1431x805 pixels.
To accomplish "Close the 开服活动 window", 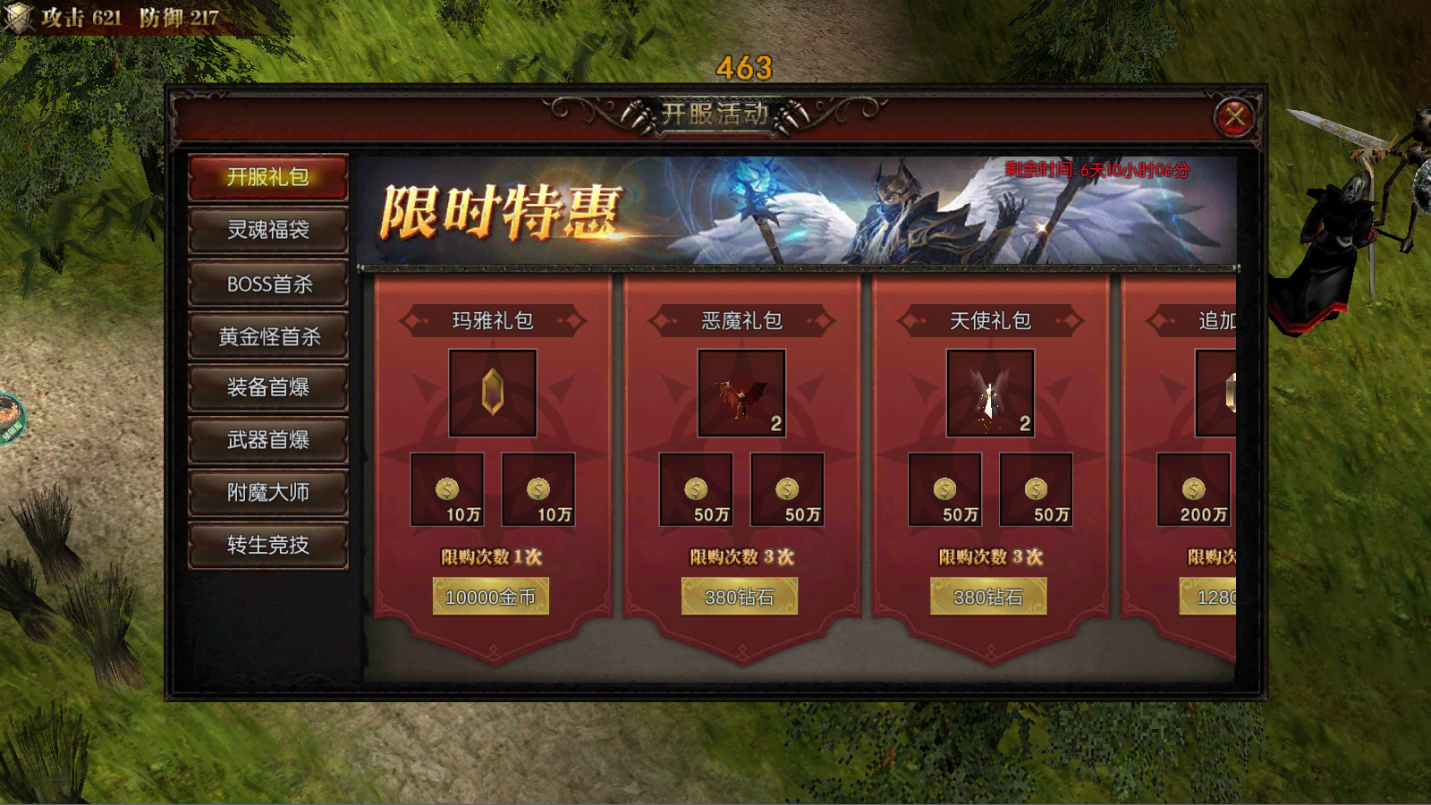I will point(1236,118).
